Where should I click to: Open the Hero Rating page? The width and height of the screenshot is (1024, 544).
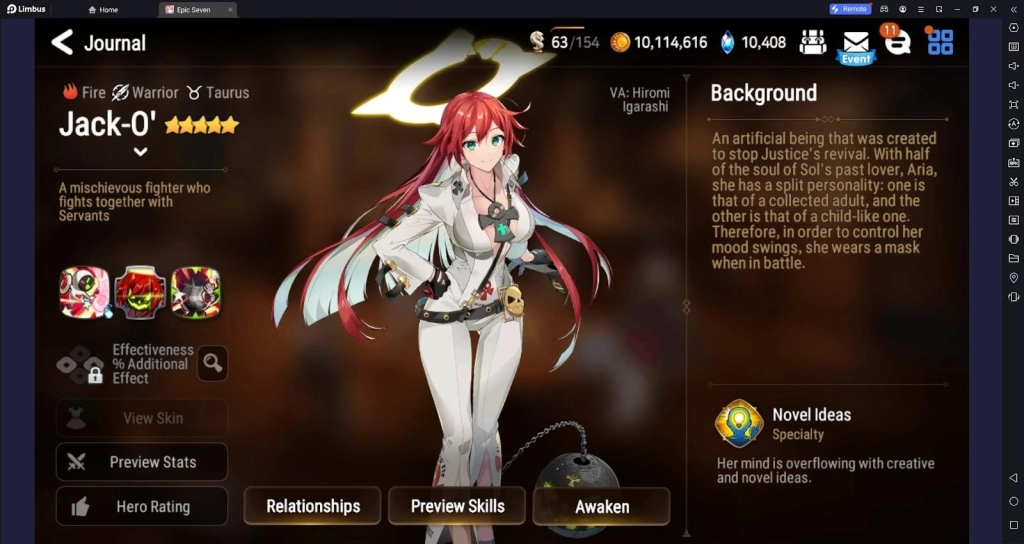(142, 507)
